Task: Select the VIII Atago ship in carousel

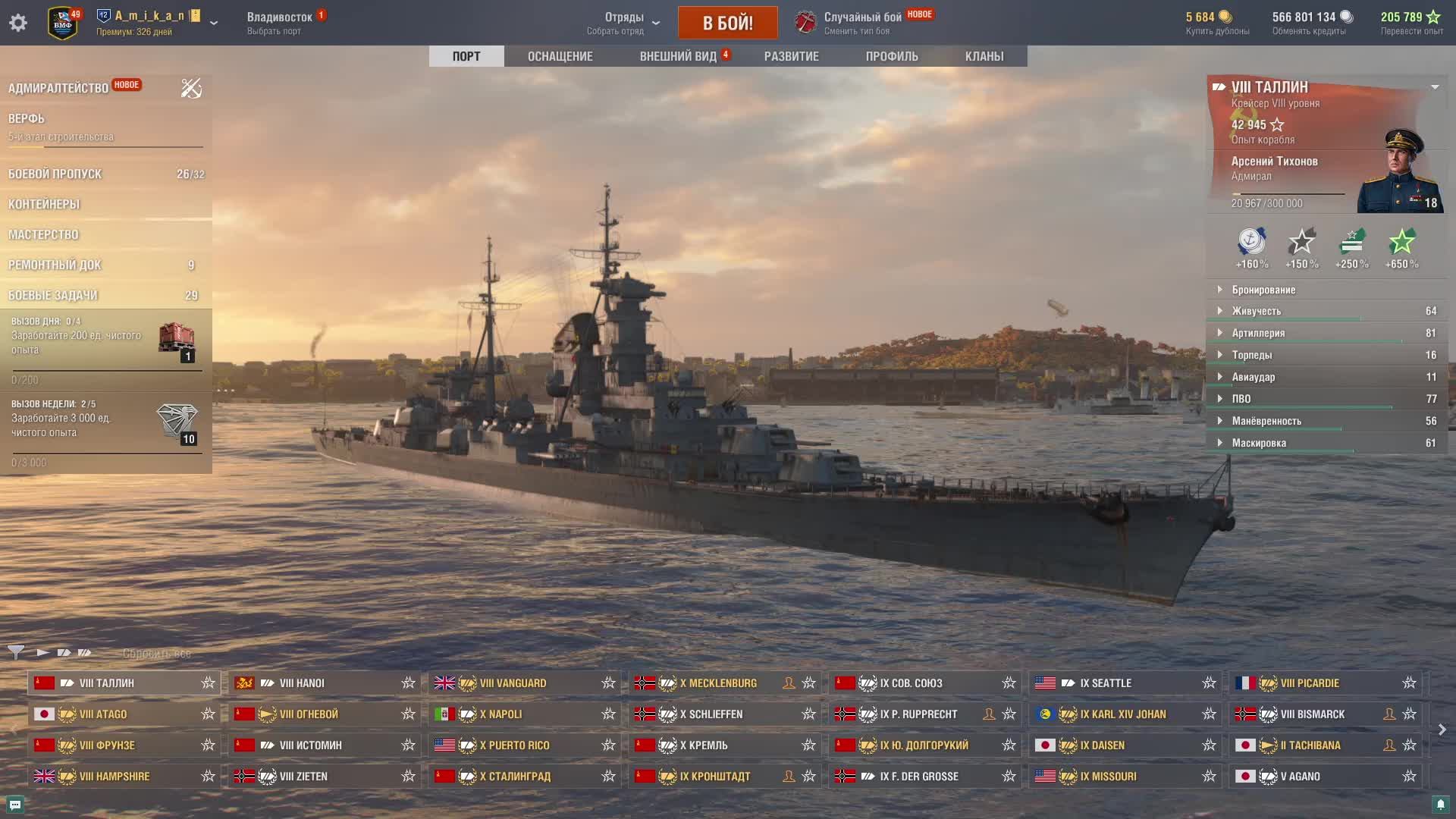Action: [103, 714]
